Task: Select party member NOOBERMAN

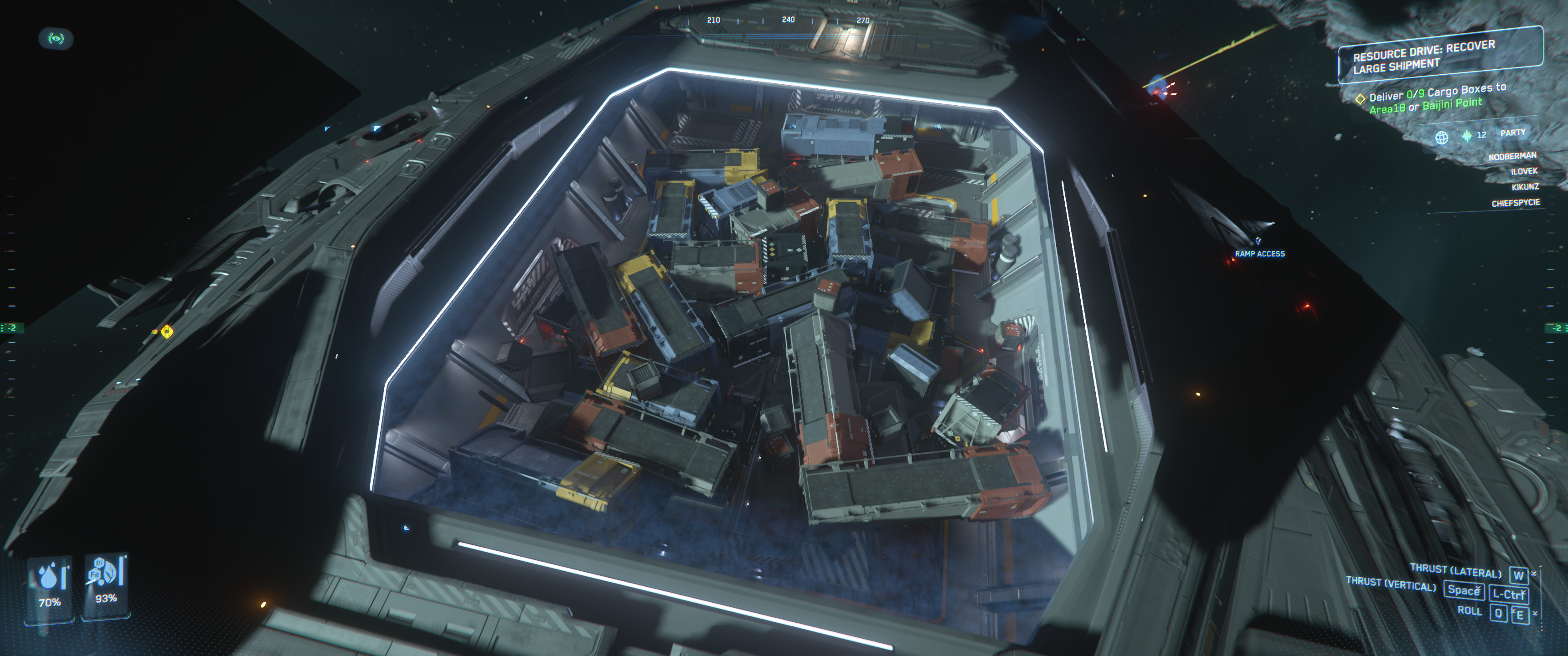Action: 1512,156
